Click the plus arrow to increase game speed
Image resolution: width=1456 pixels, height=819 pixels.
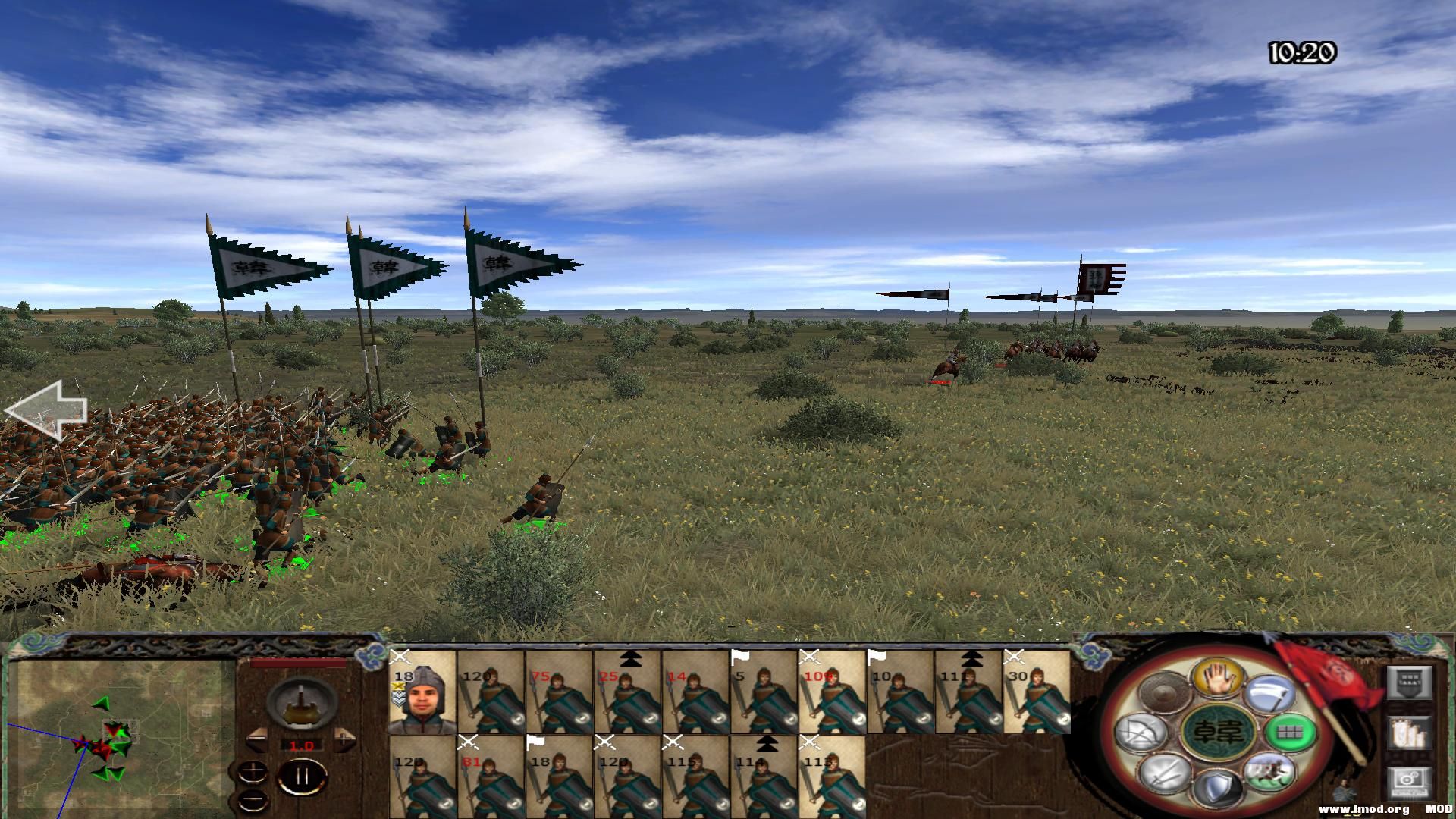pos(344,740)
